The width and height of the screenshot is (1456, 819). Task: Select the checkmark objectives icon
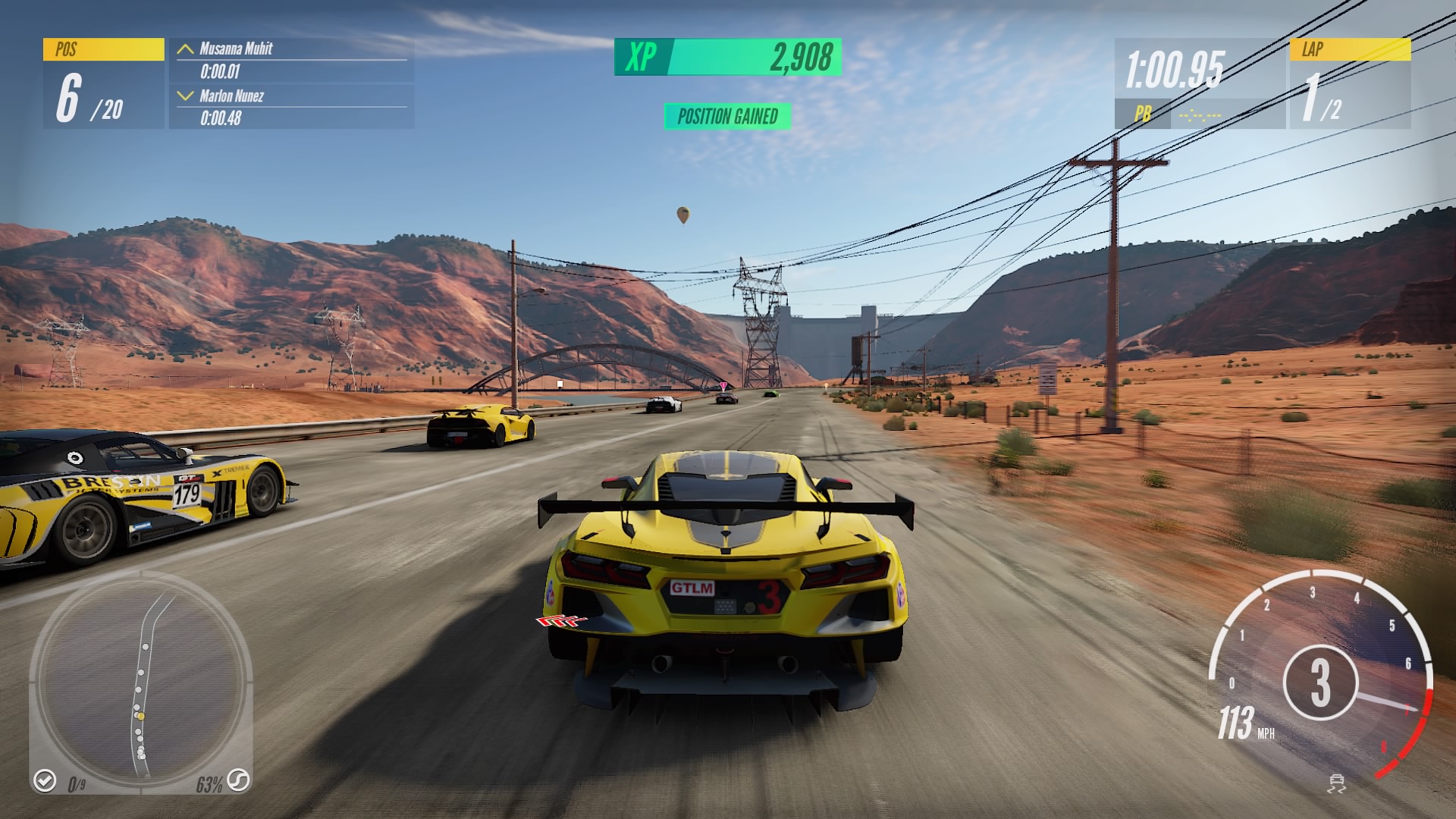tap(45, 780)
